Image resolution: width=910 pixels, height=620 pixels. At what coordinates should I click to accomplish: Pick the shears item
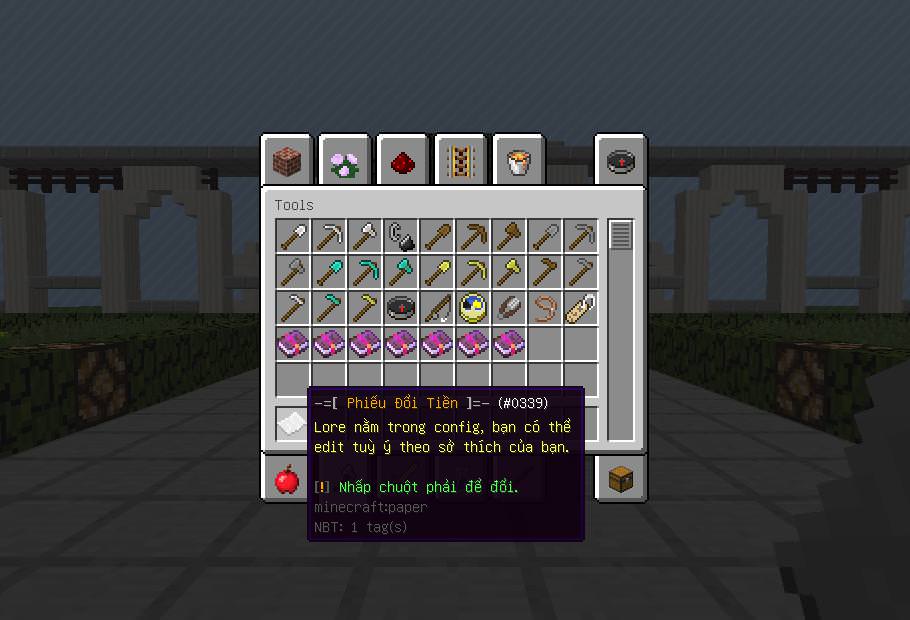coord(509,308)
